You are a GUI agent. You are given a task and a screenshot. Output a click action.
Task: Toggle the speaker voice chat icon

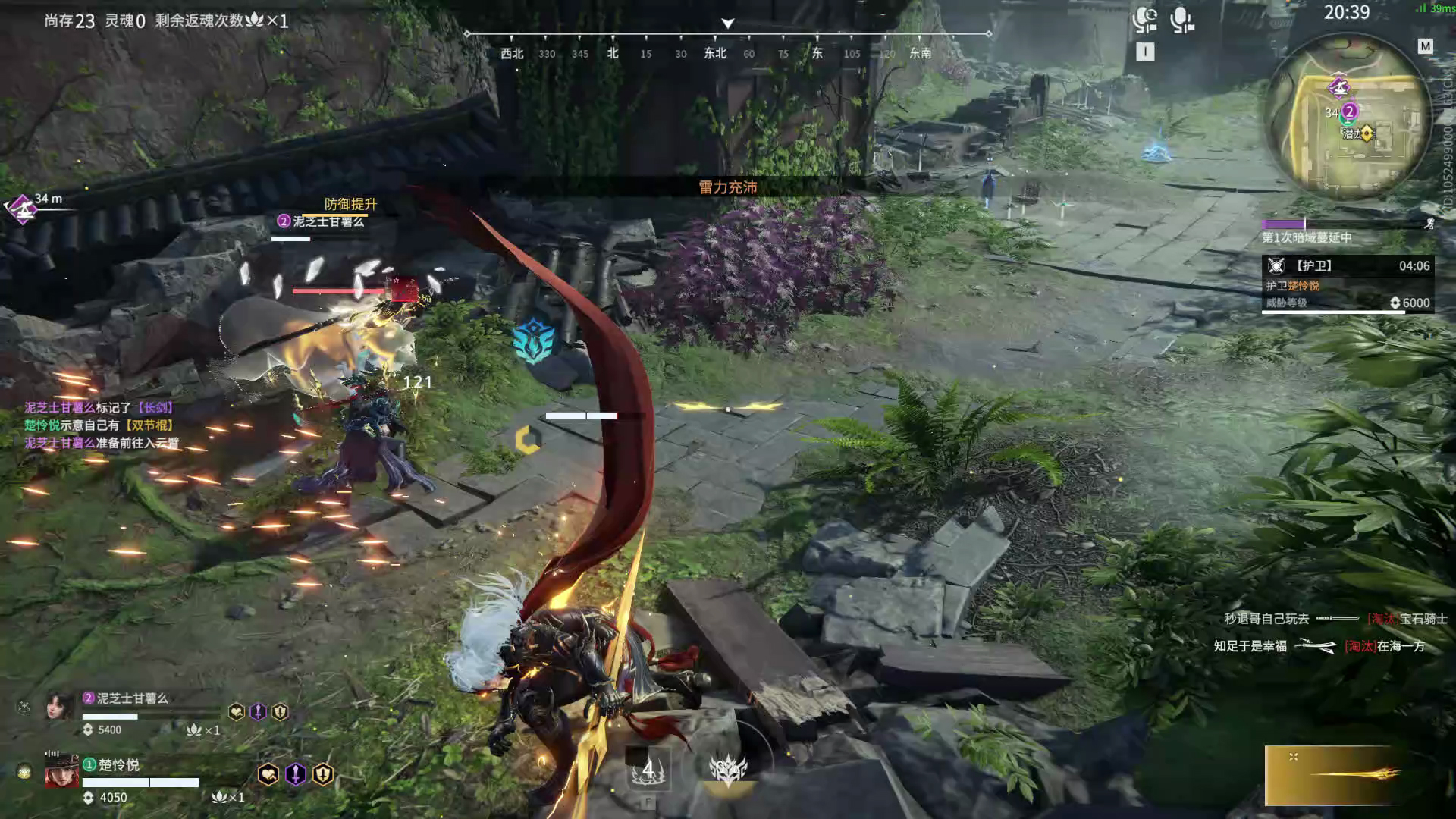(1144, 20)
